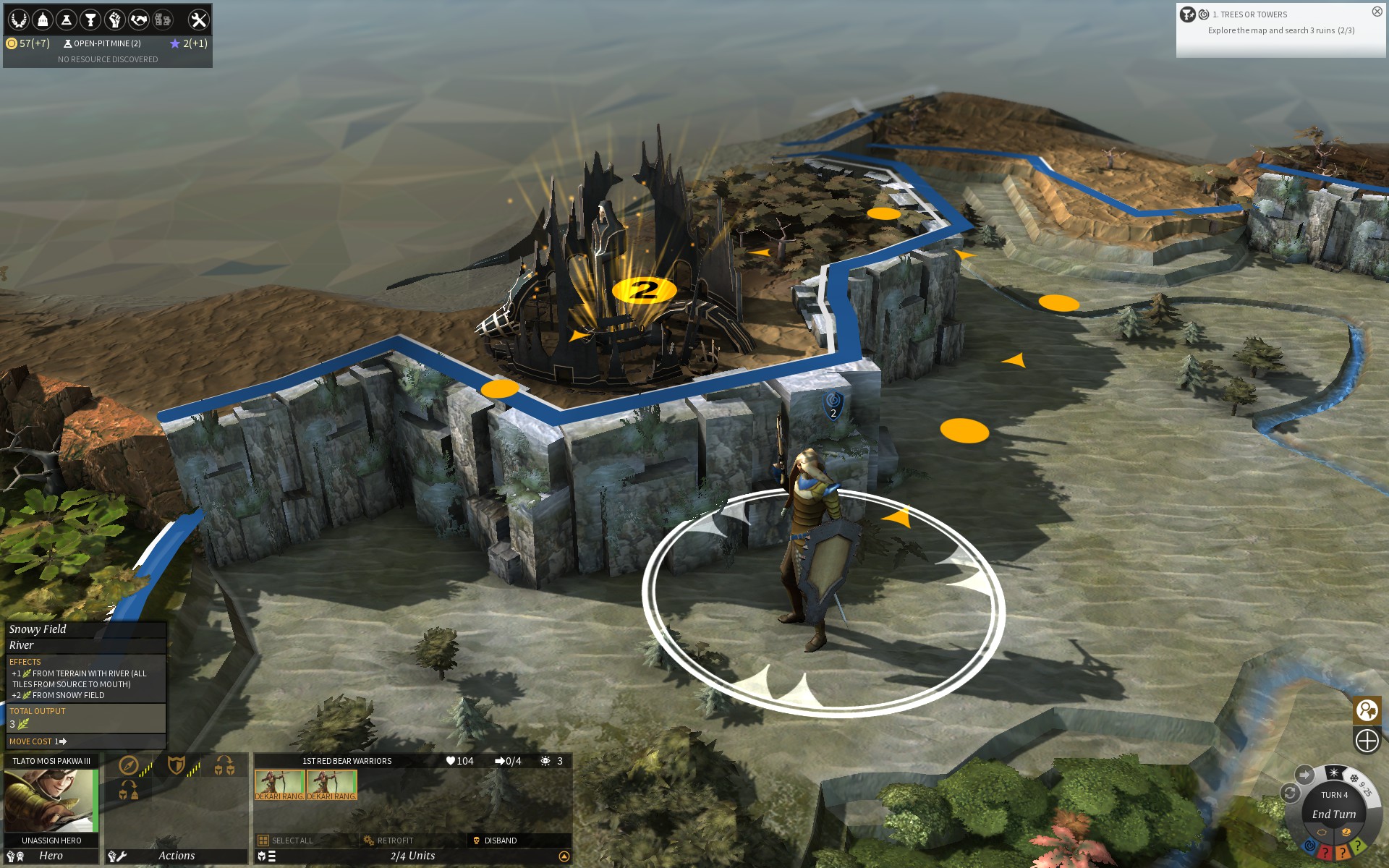This screenshot has height=868, width=1389.
Task: Click the circular refresh arrows button
Action: coord(1289,793)
